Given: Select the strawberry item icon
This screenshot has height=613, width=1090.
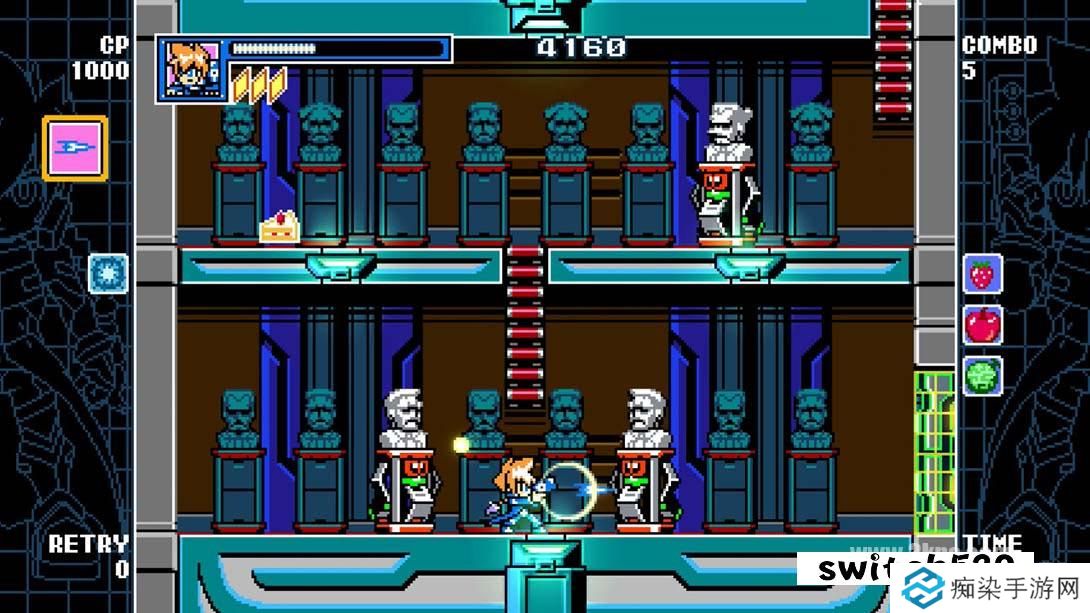Looking at the screenshot, I should [x=982, y=273].
